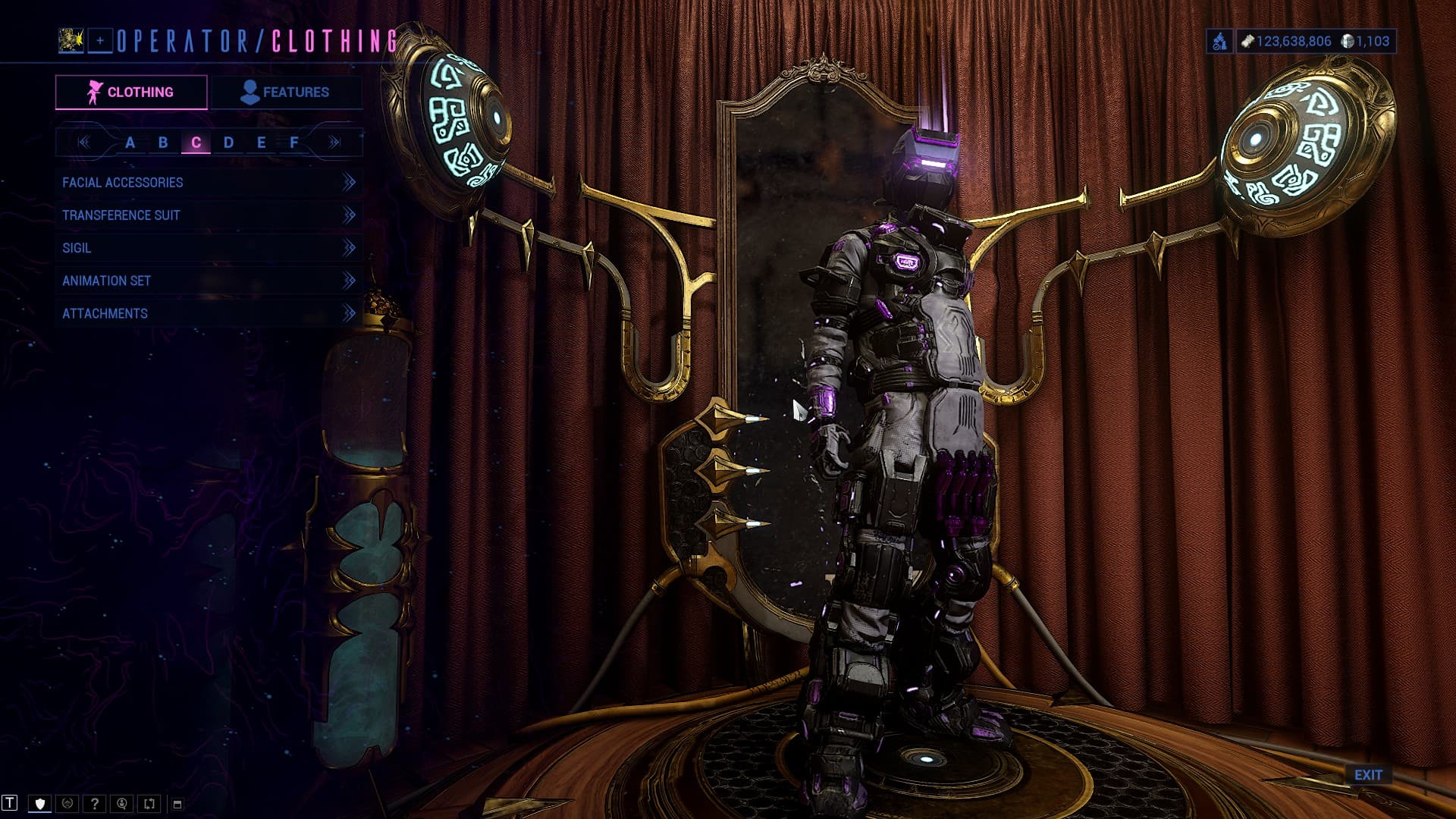Choose the Animation Set entry
Viewport: 1456px width, 819px height.
click(208, 281)
